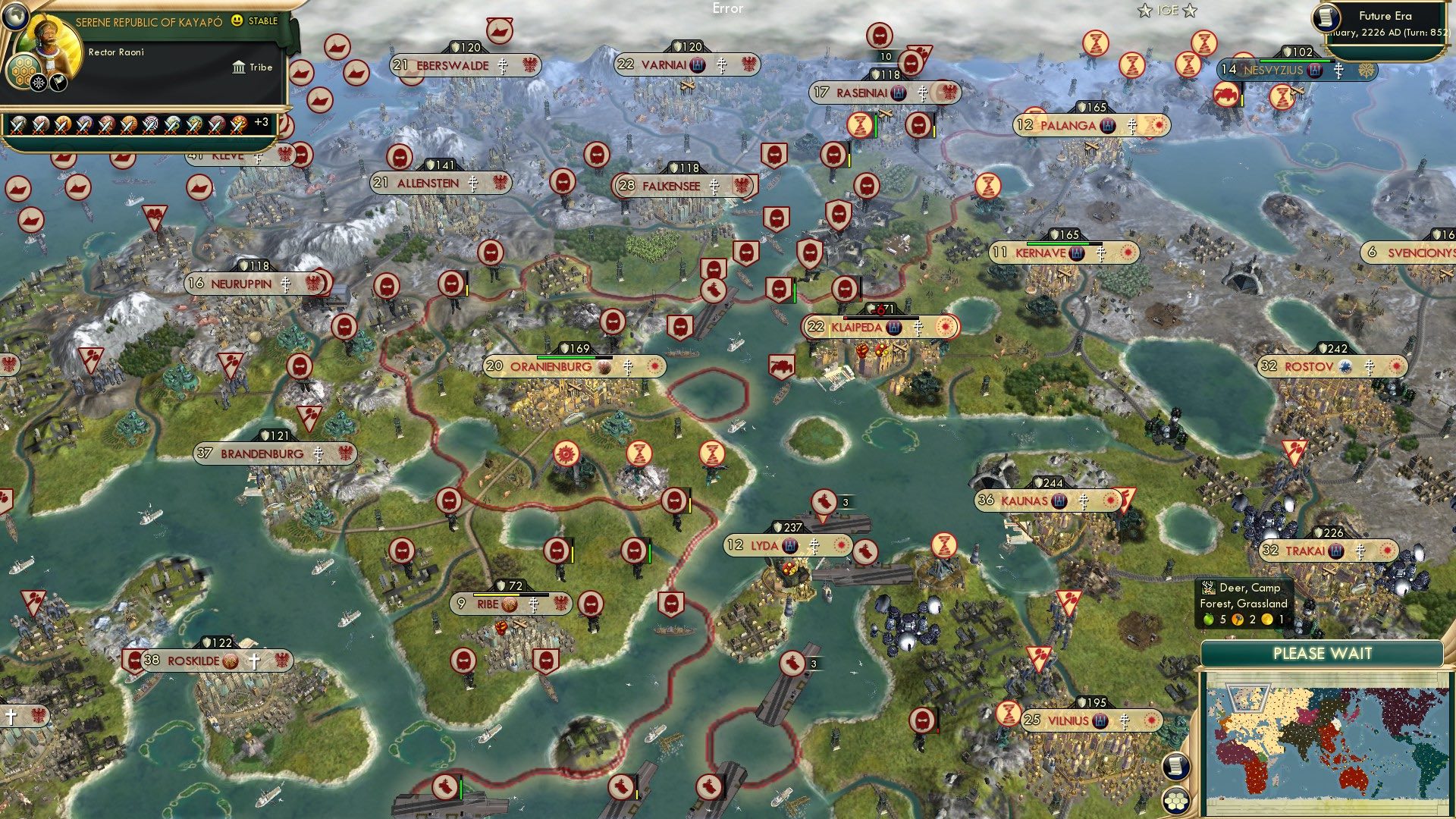The image size is (1456, 819).
Task: Click the Rostov city name label
Action: (x=1308, y=366)
